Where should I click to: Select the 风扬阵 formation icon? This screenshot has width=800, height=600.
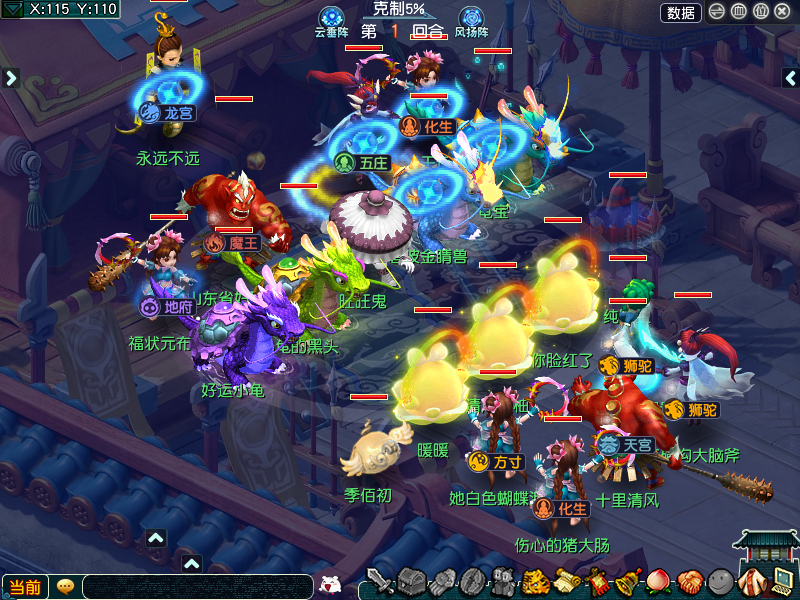tap(471, 18)
